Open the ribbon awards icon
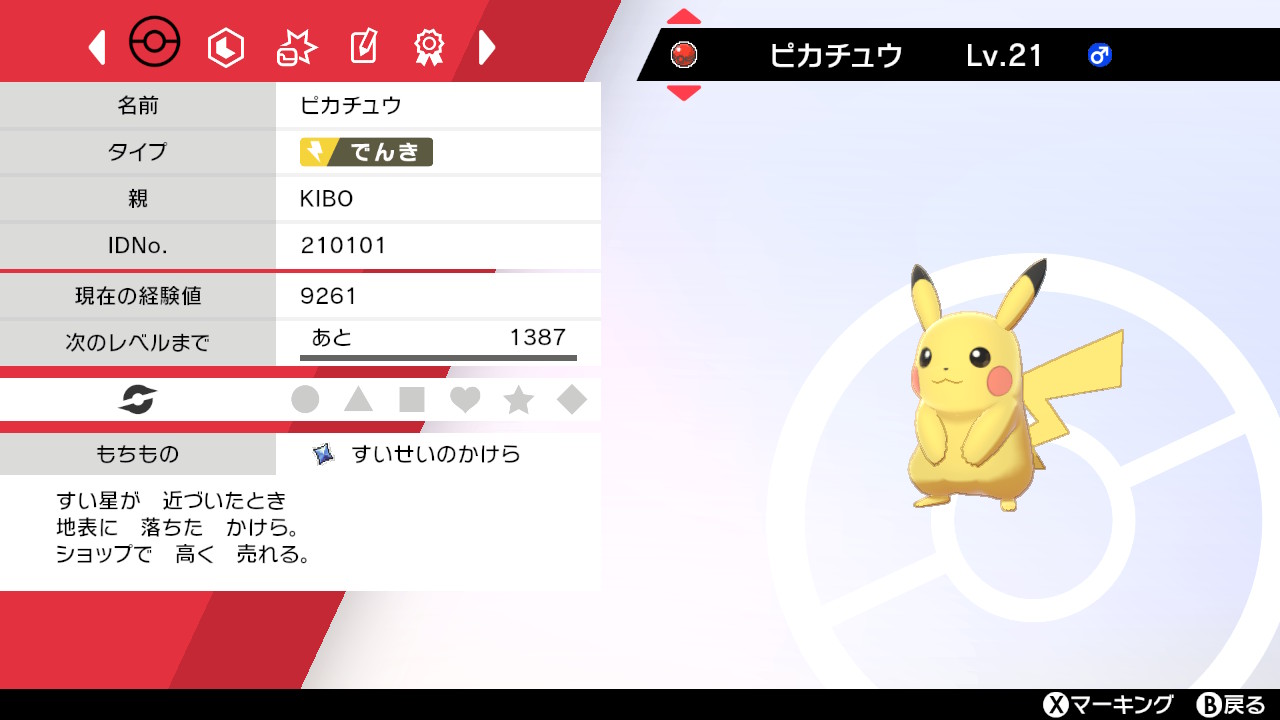 pyautogui.click(x=429, y=45)
